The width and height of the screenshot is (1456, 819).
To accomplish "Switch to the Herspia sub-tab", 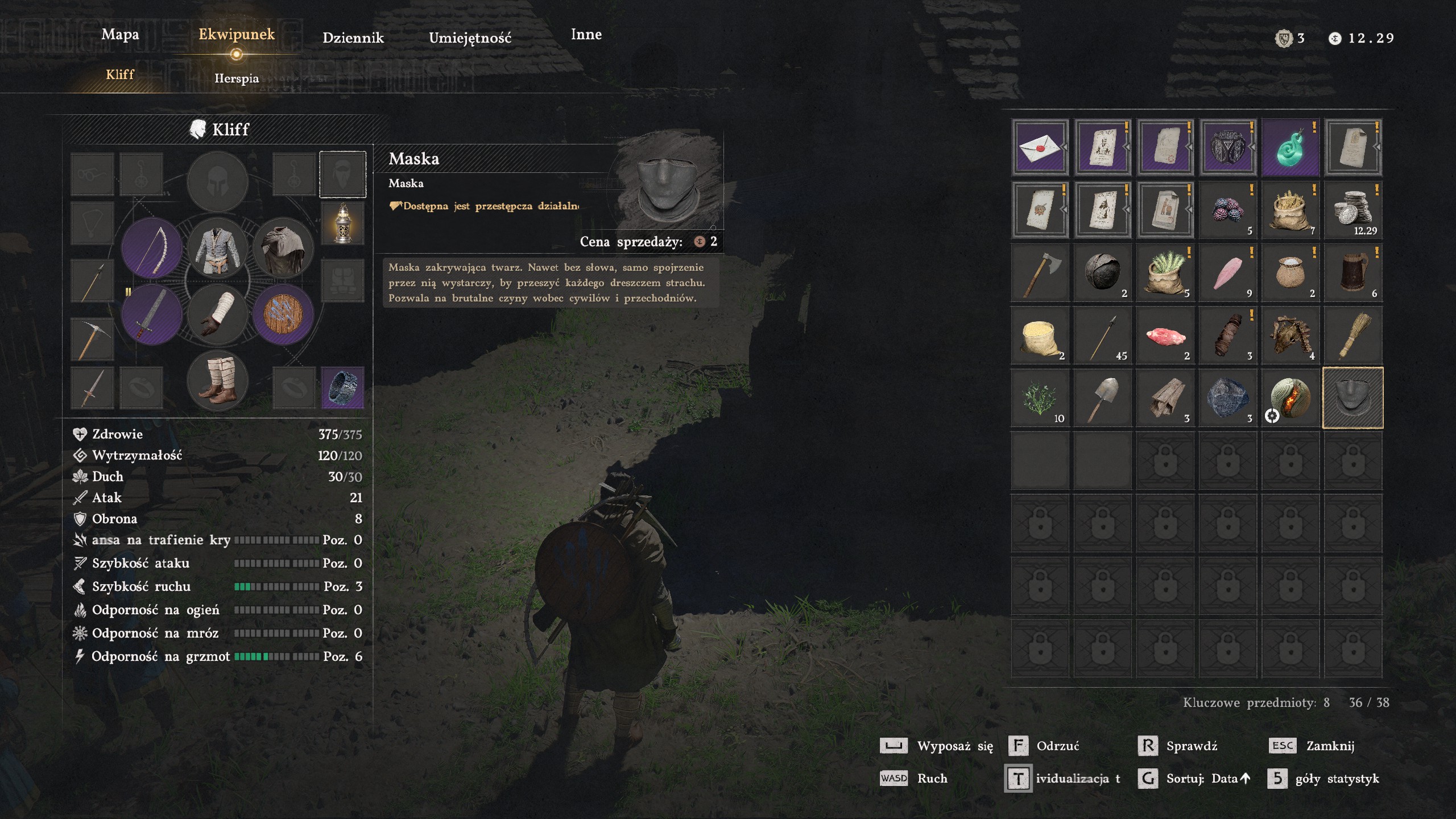I will pyautogui.click(x=237, y=78).
